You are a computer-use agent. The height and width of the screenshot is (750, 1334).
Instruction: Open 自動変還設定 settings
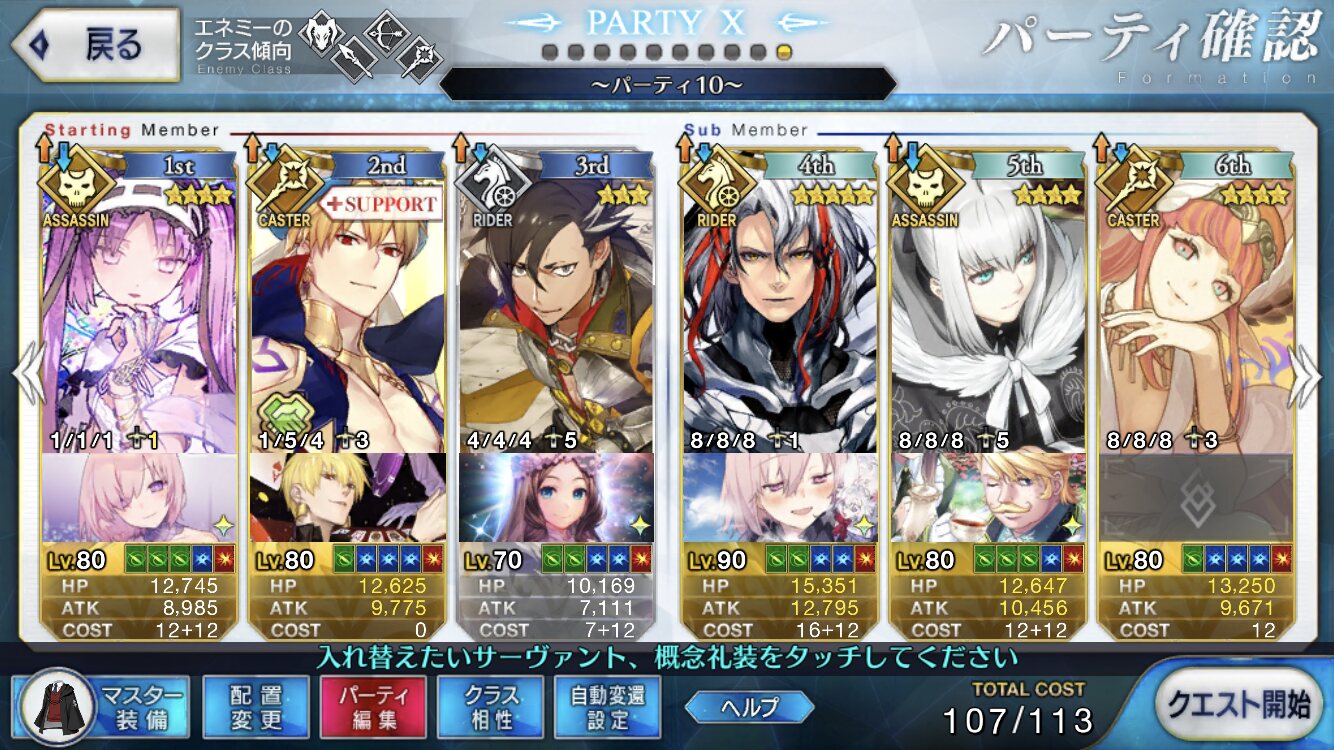[x=608, y=706]
